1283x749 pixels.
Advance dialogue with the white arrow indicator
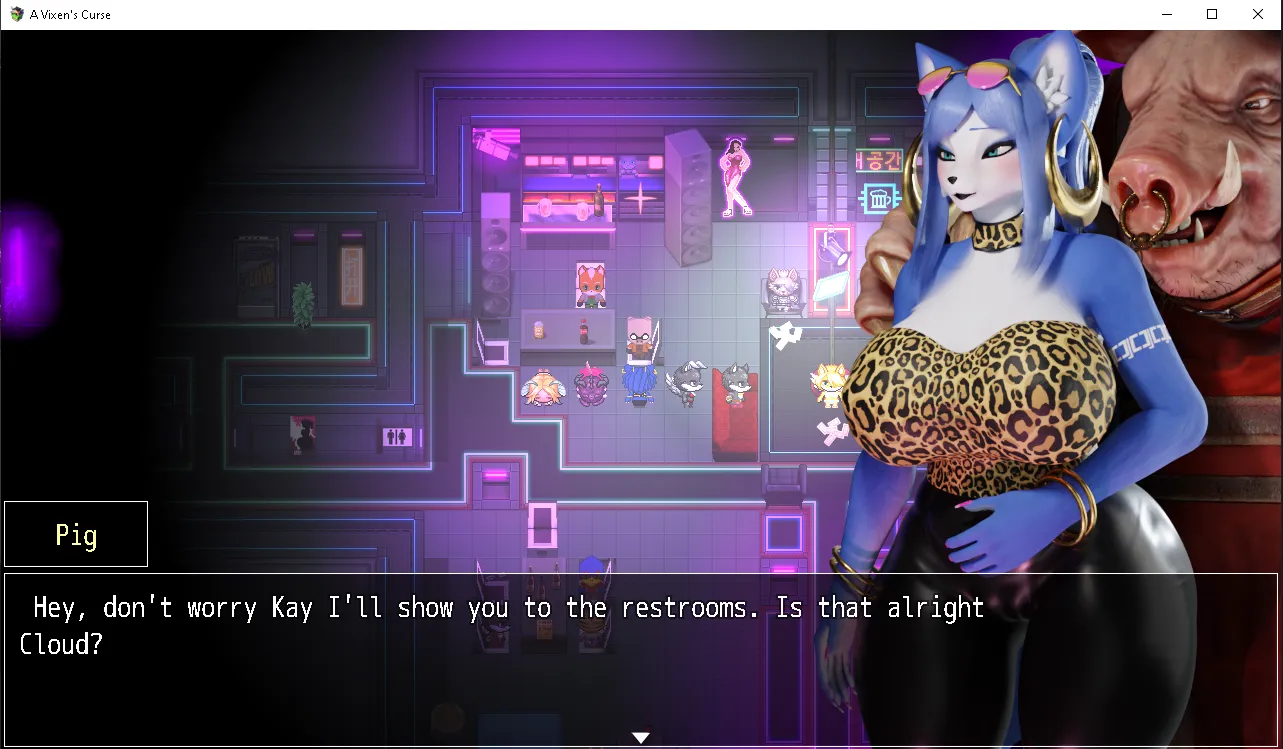[x=641, y=738]
